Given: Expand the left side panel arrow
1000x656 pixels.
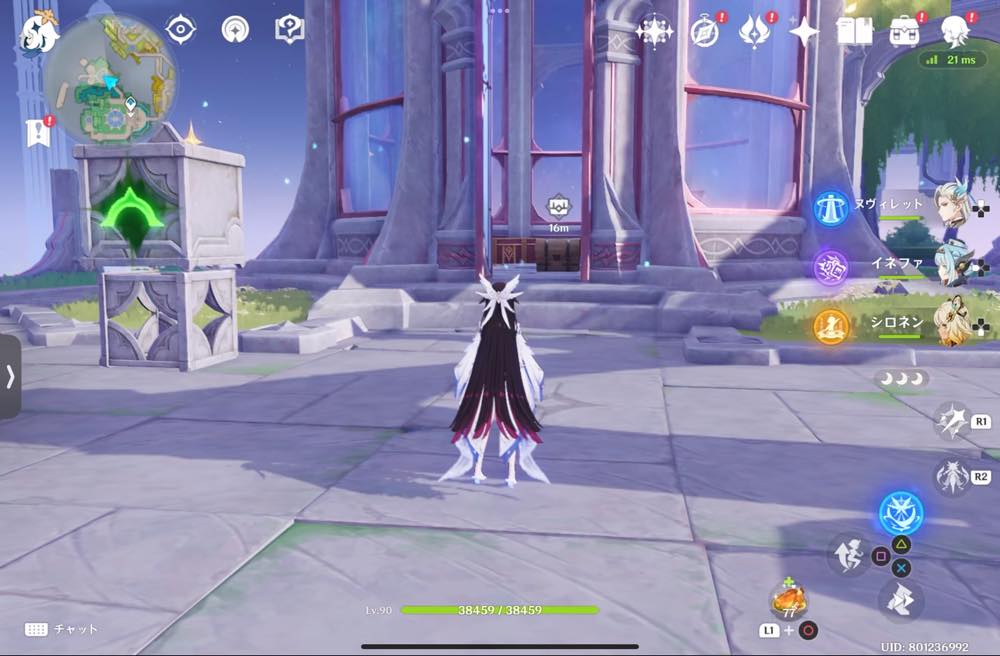Looking at the screenshot, I should tap(10, 376).
